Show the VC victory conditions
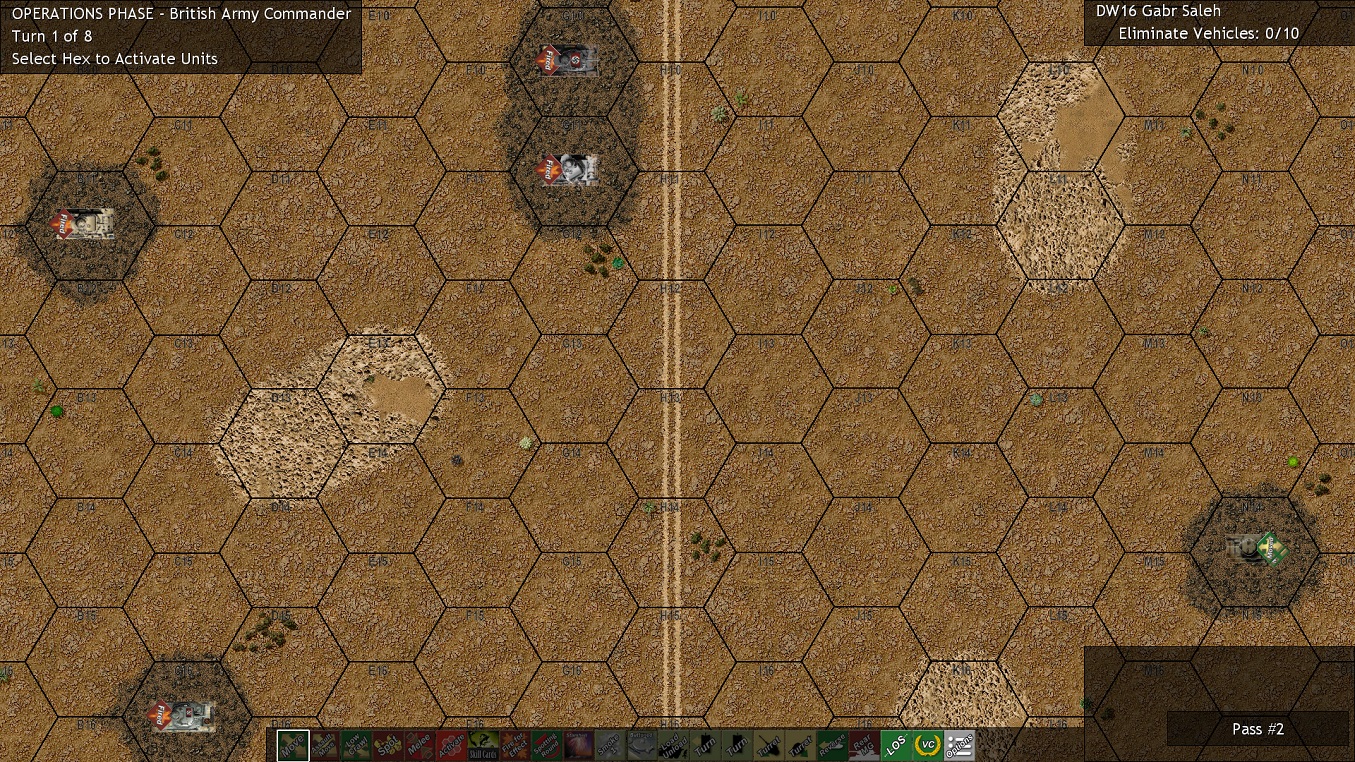This screenshot has height=762, width=1355. 927,745
